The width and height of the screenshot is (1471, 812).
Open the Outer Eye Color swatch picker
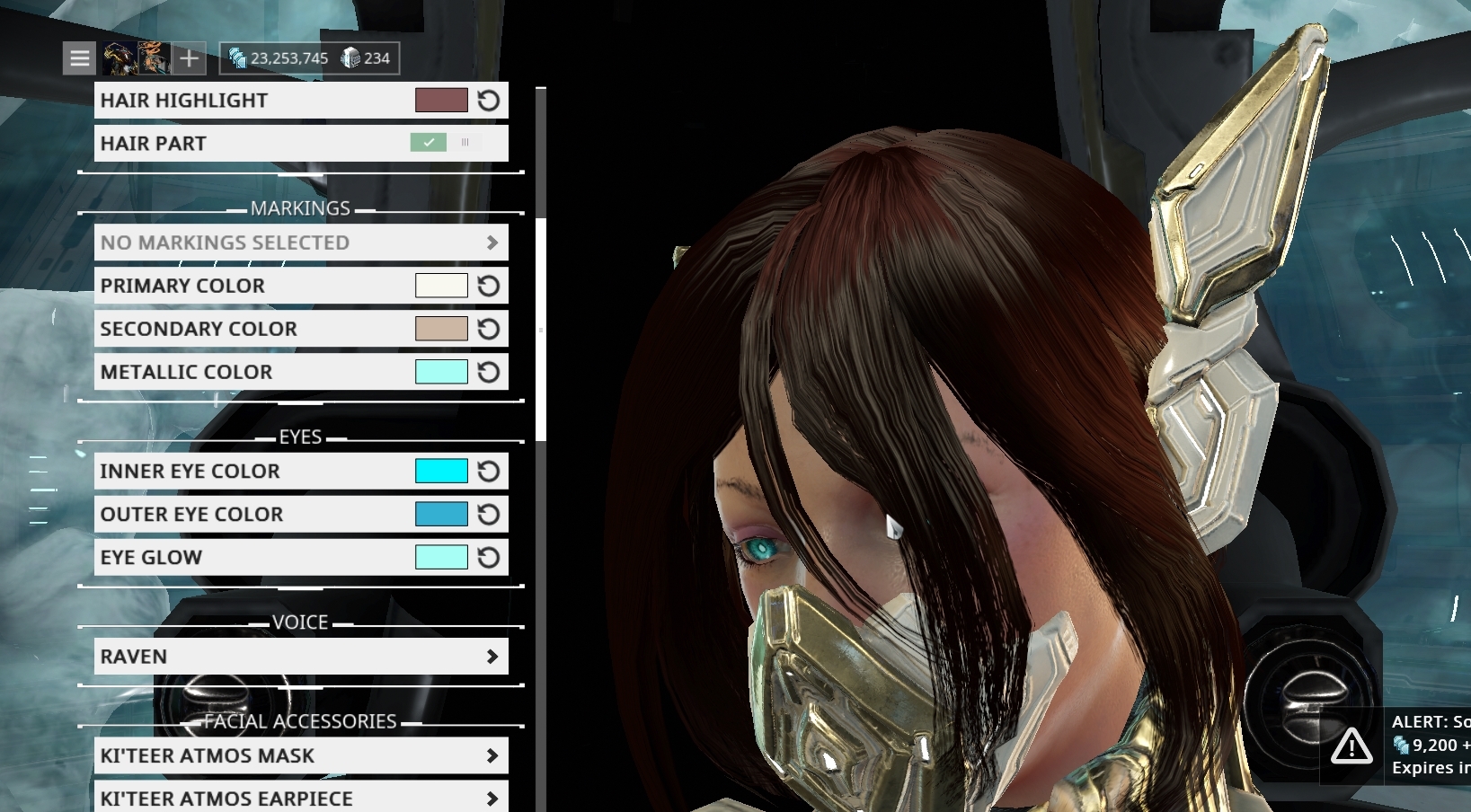442,514
